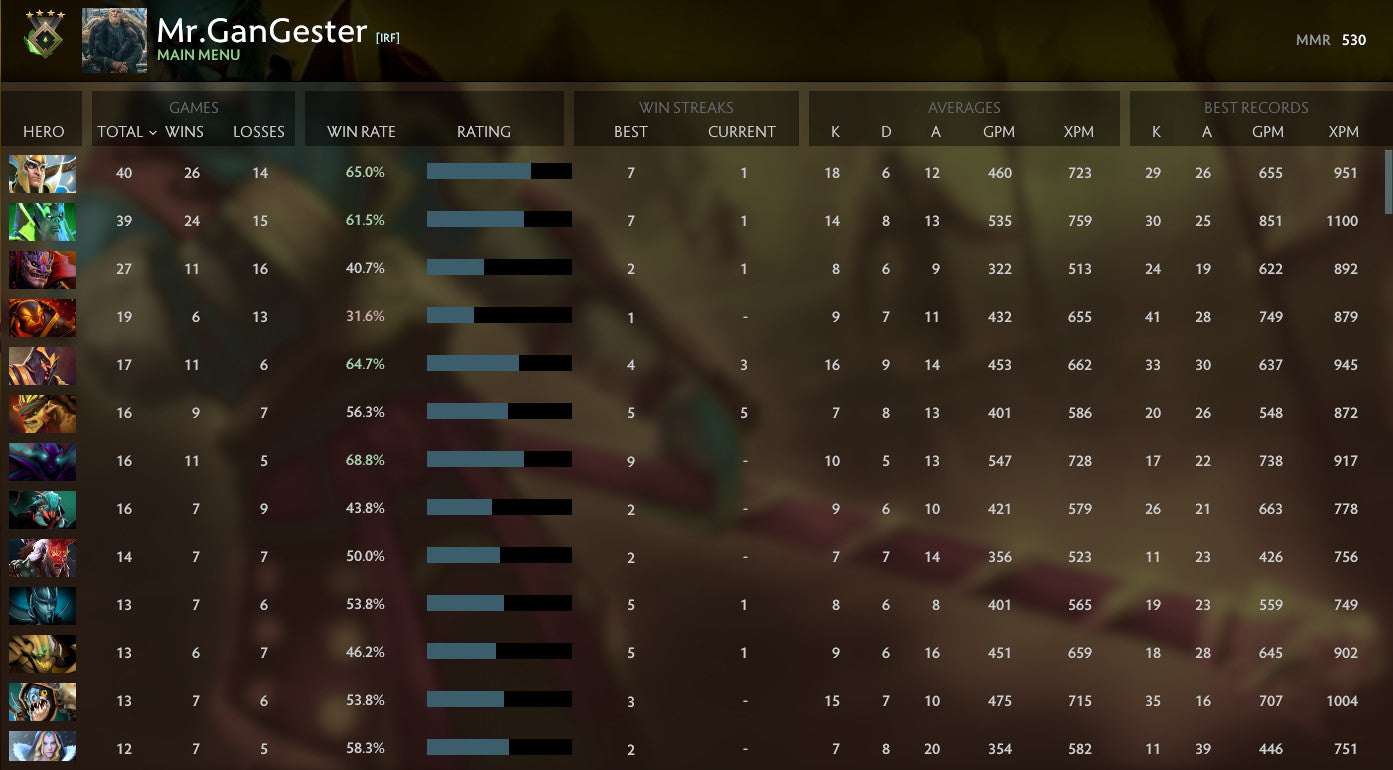Sort heroes by the WINS column
The image size is (1393, 770).
[x=186, y=131]
